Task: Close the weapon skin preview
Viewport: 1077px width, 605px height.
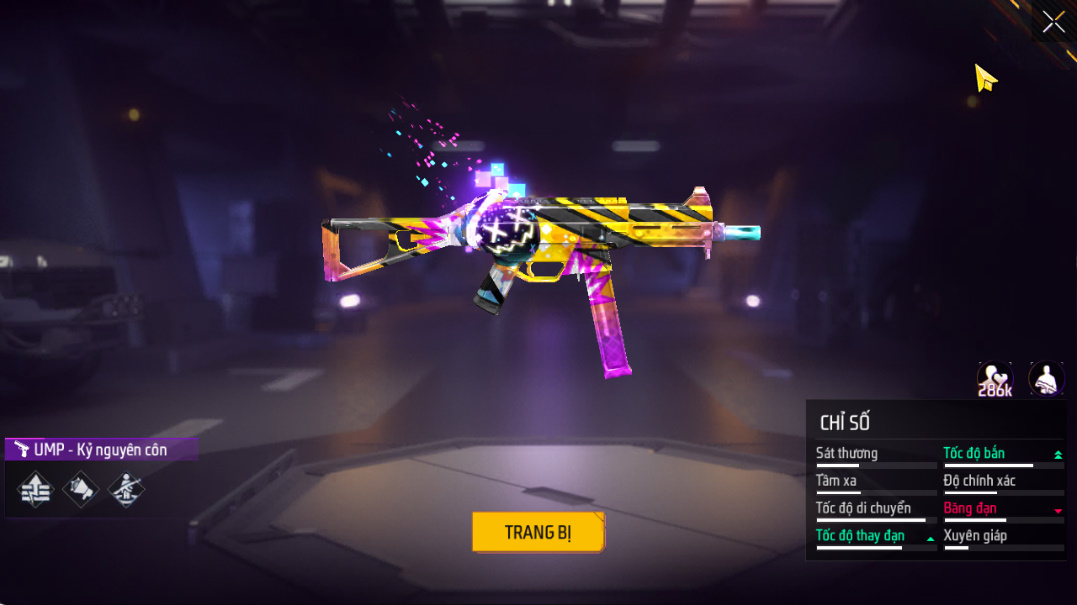Action: (1053, 22)
